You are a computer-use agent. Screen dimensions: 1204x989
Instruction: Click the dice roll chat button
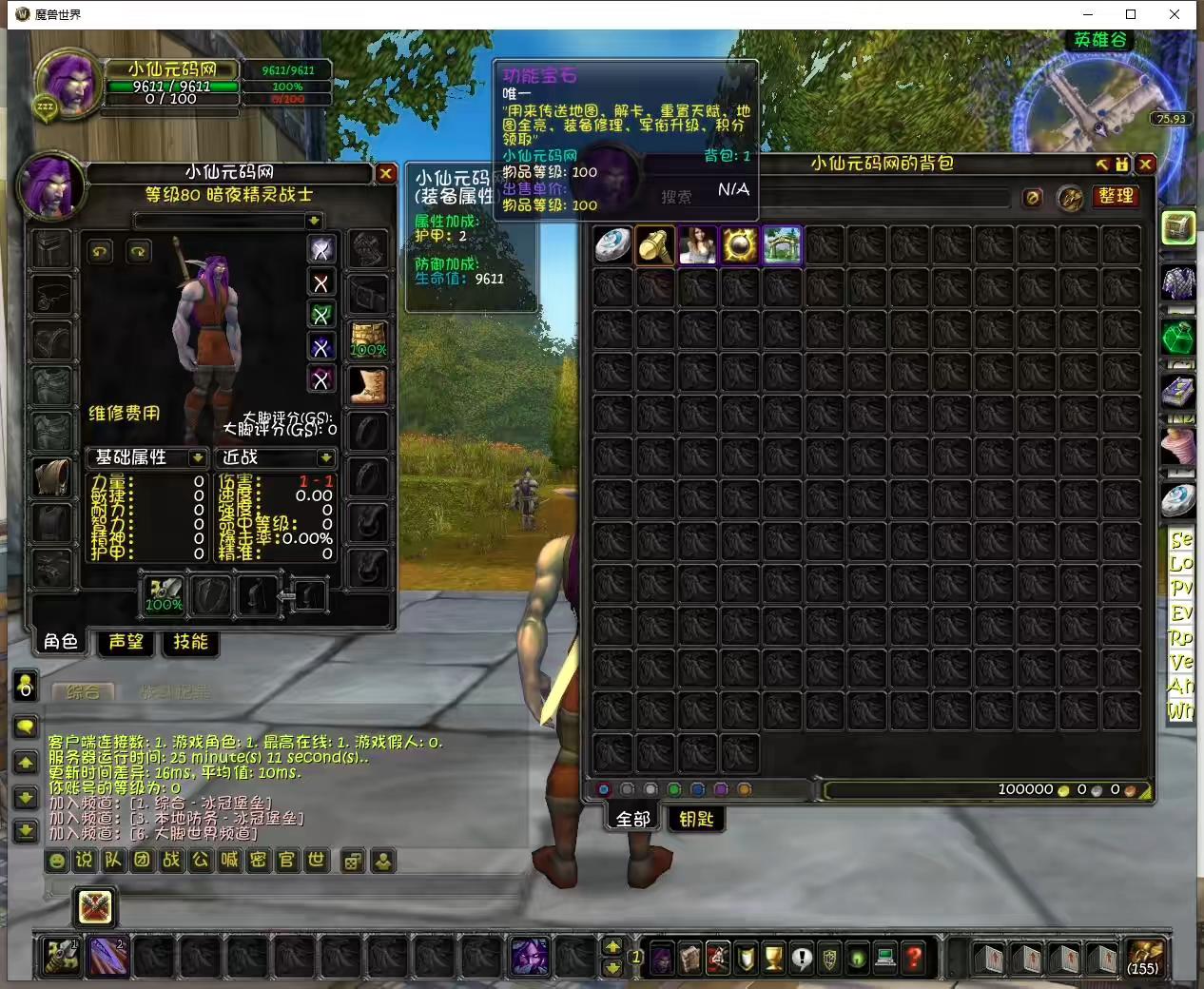(352, 862)
